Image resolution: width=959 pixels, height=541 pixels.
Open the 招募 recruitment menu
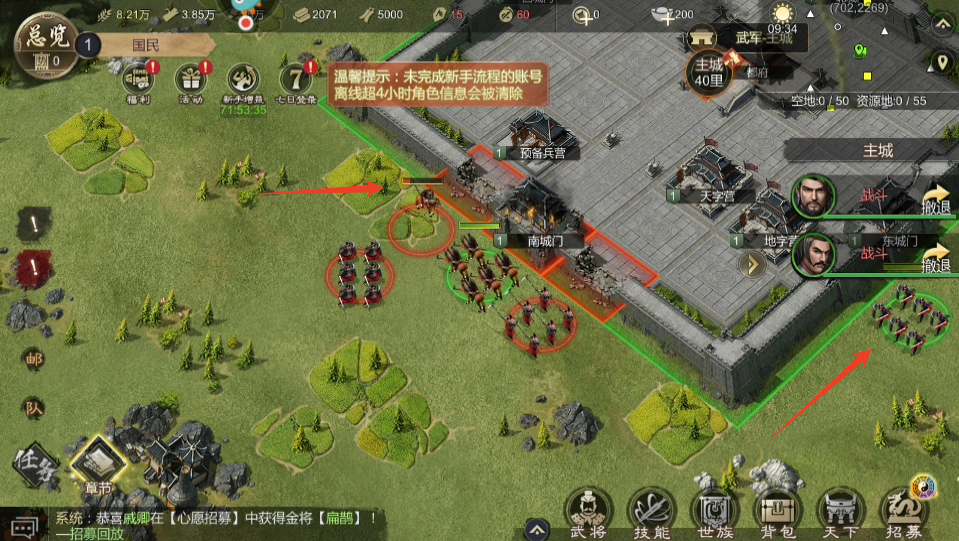pyautogui.click(x=902, y=511)
